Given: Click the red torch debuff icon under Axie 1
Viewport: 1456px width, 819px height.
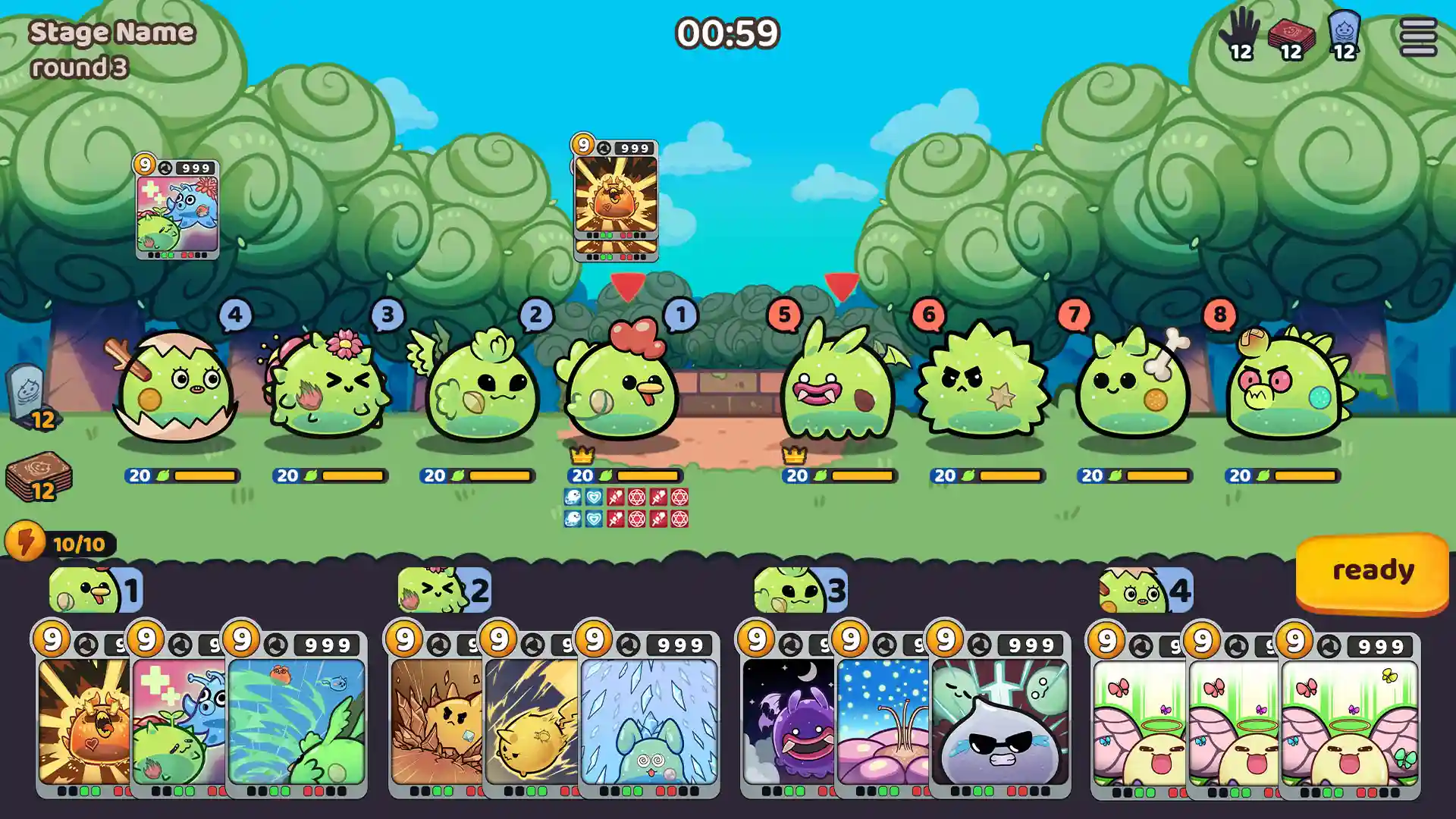Looking at the screenshot, I should point(617,498).
